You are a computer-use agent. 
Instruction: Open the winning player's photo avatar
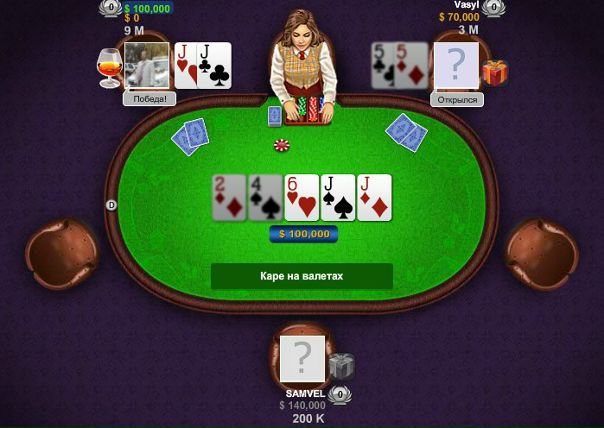[146, 66]
